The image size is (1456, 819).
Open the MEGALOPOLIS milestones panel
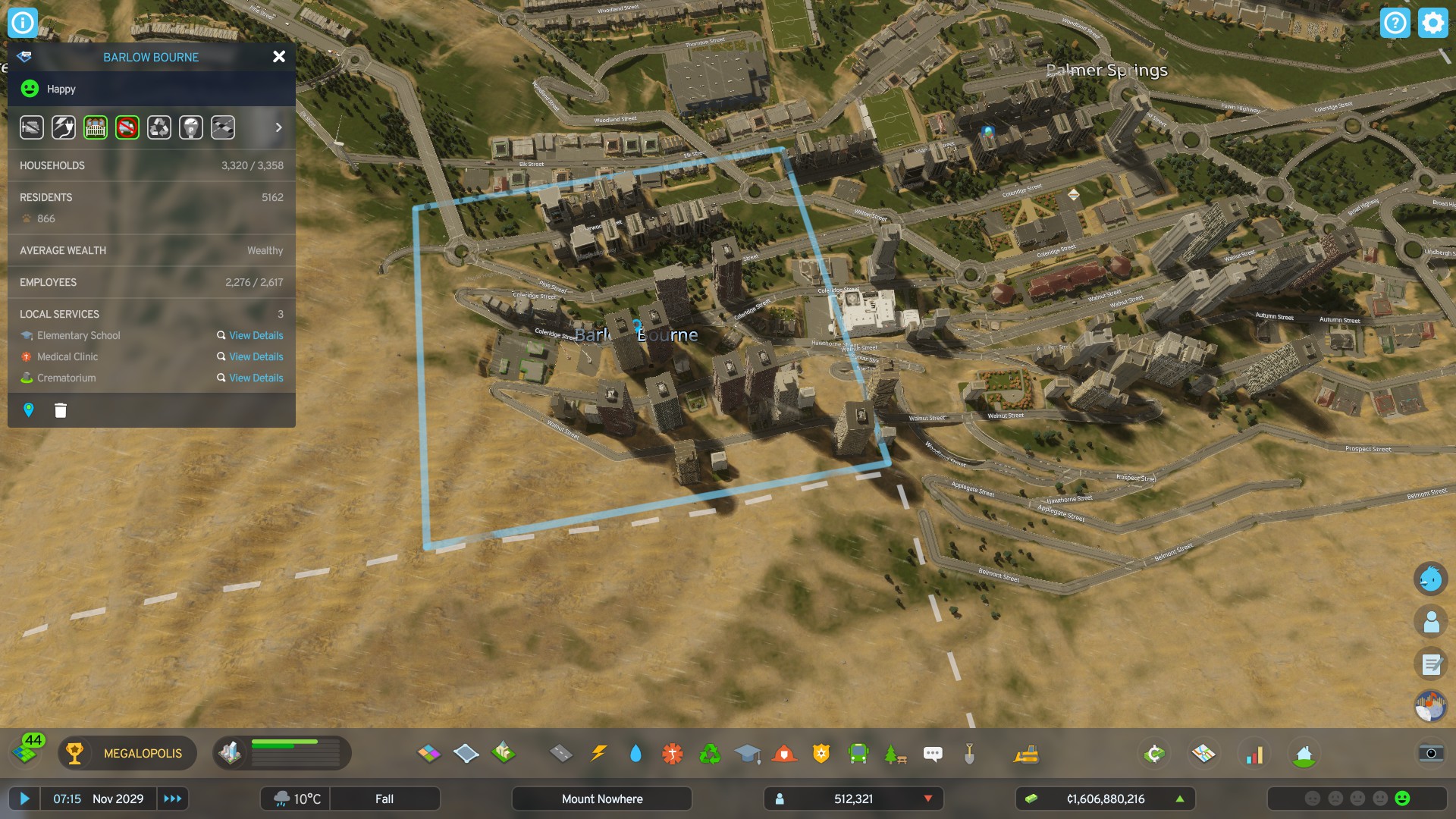(x=127, y=753)
